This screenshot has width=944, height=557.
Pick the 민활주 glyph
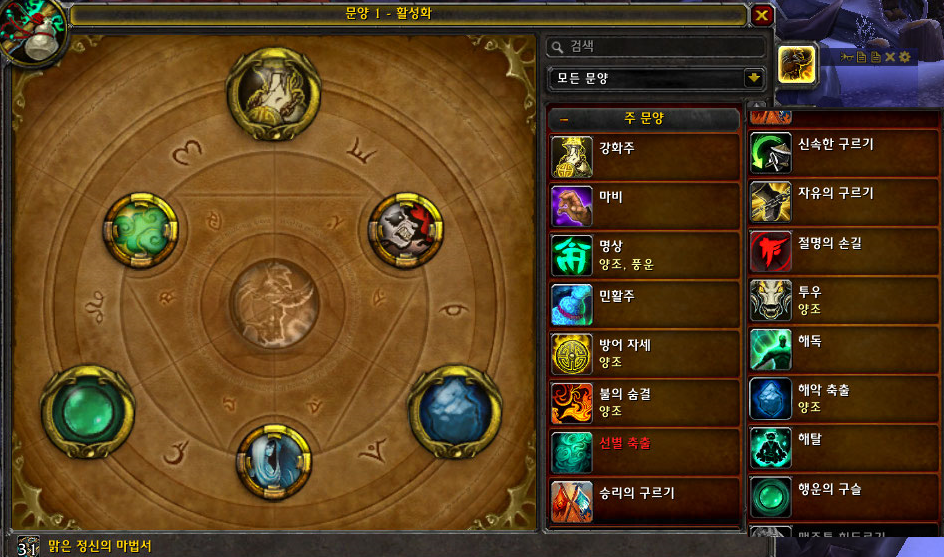[645, 304]
